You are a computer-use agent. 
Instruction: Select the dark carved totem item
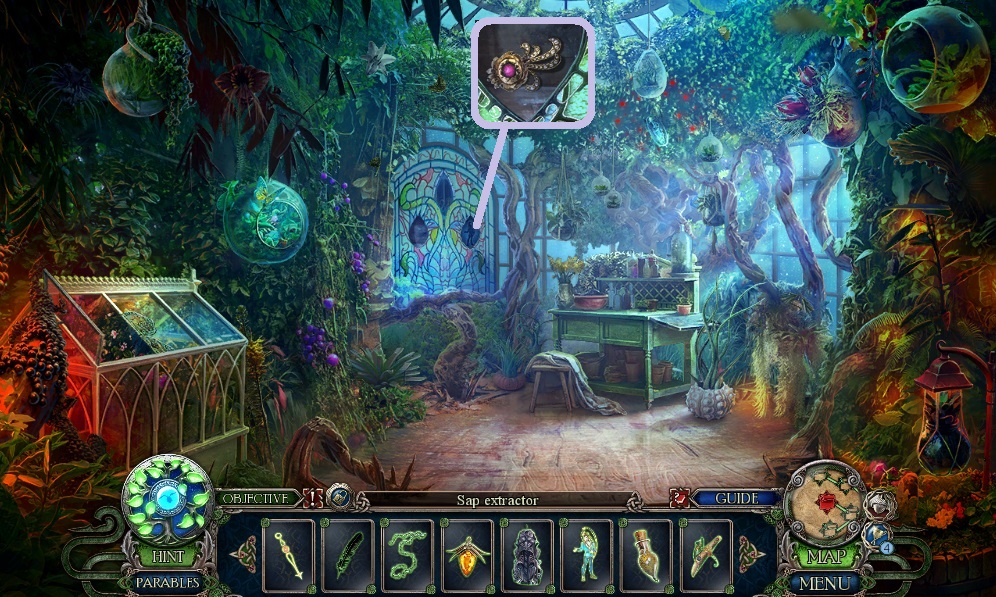[529, 553]
